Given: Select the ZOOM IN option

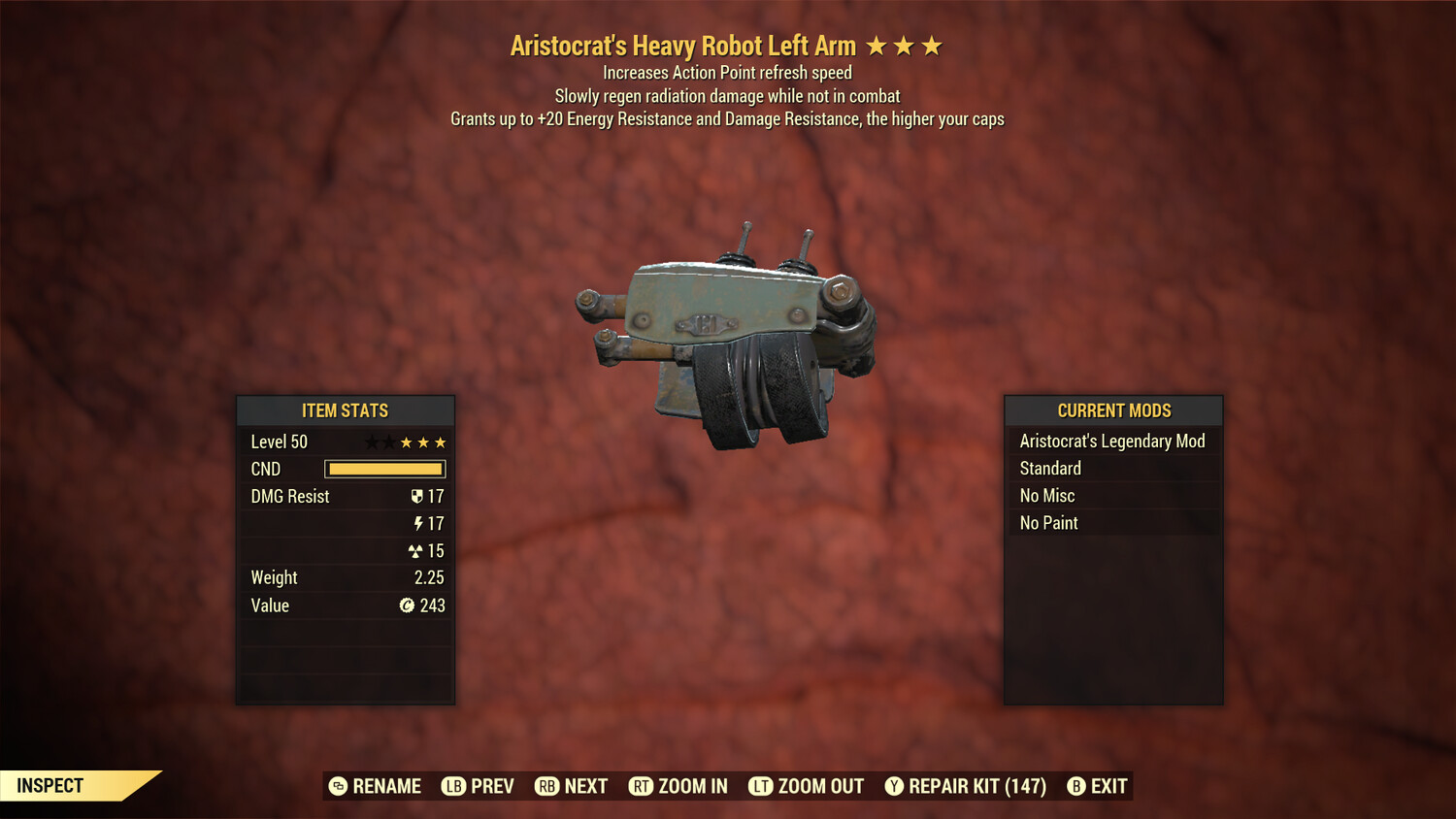Looking at the screenshot, I should coord(678,786).
